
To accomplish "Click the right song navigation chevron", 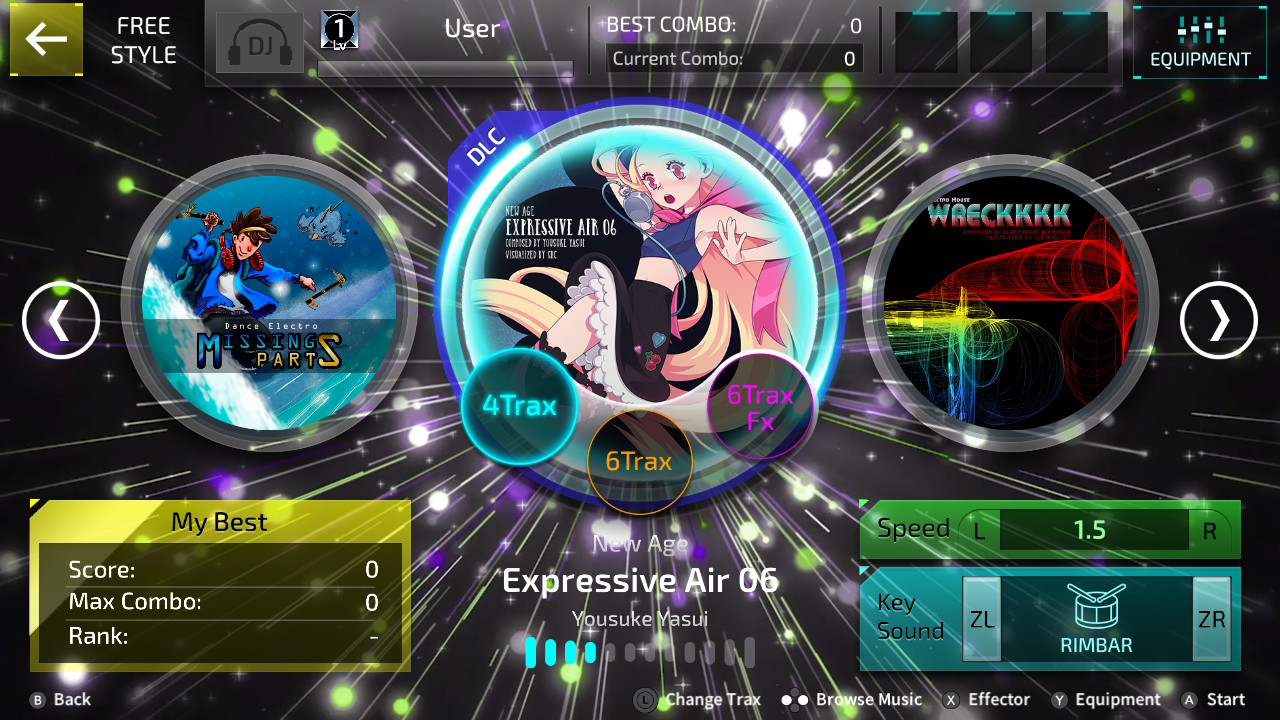I will coord(1218,321).
